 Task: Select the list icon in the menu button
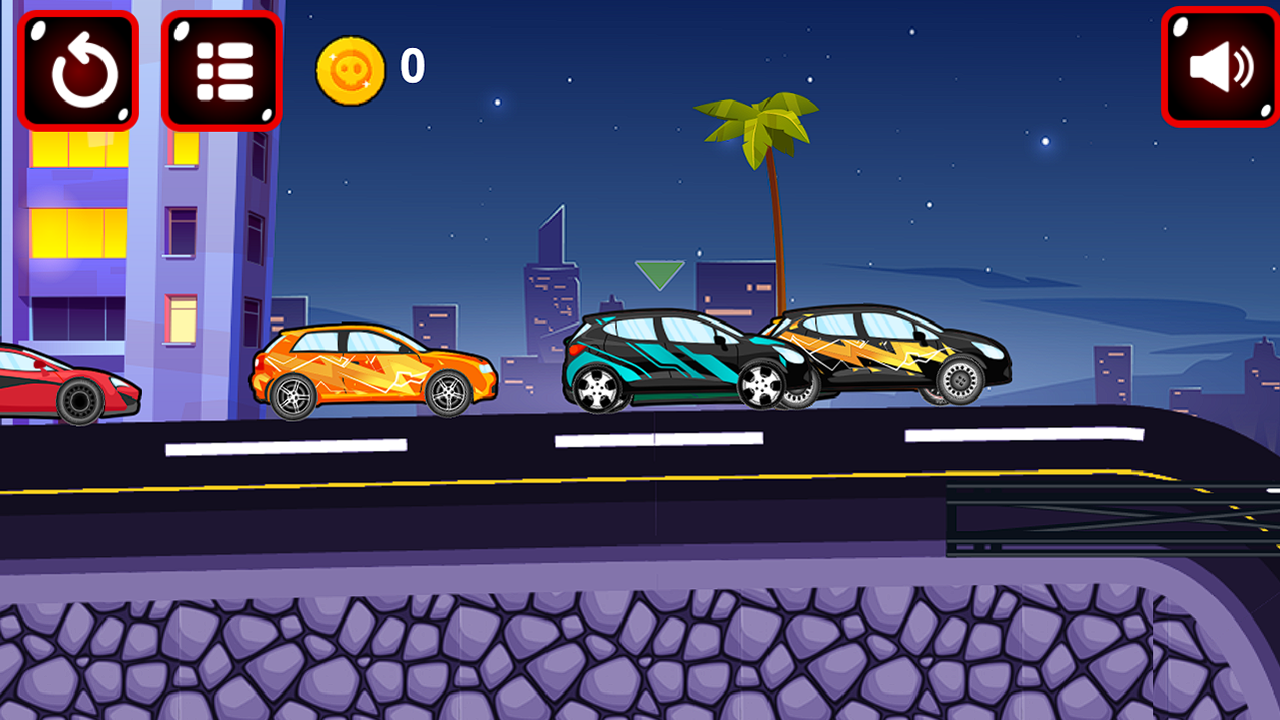(x=219, y=68)
